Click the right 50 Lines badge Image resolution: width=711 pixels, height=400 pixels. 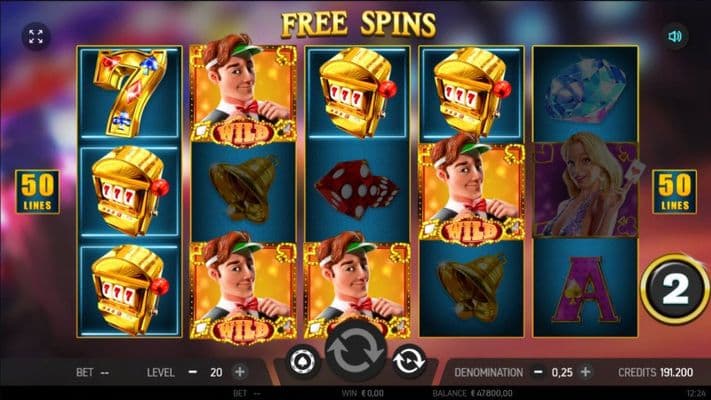tap(675, 191)
